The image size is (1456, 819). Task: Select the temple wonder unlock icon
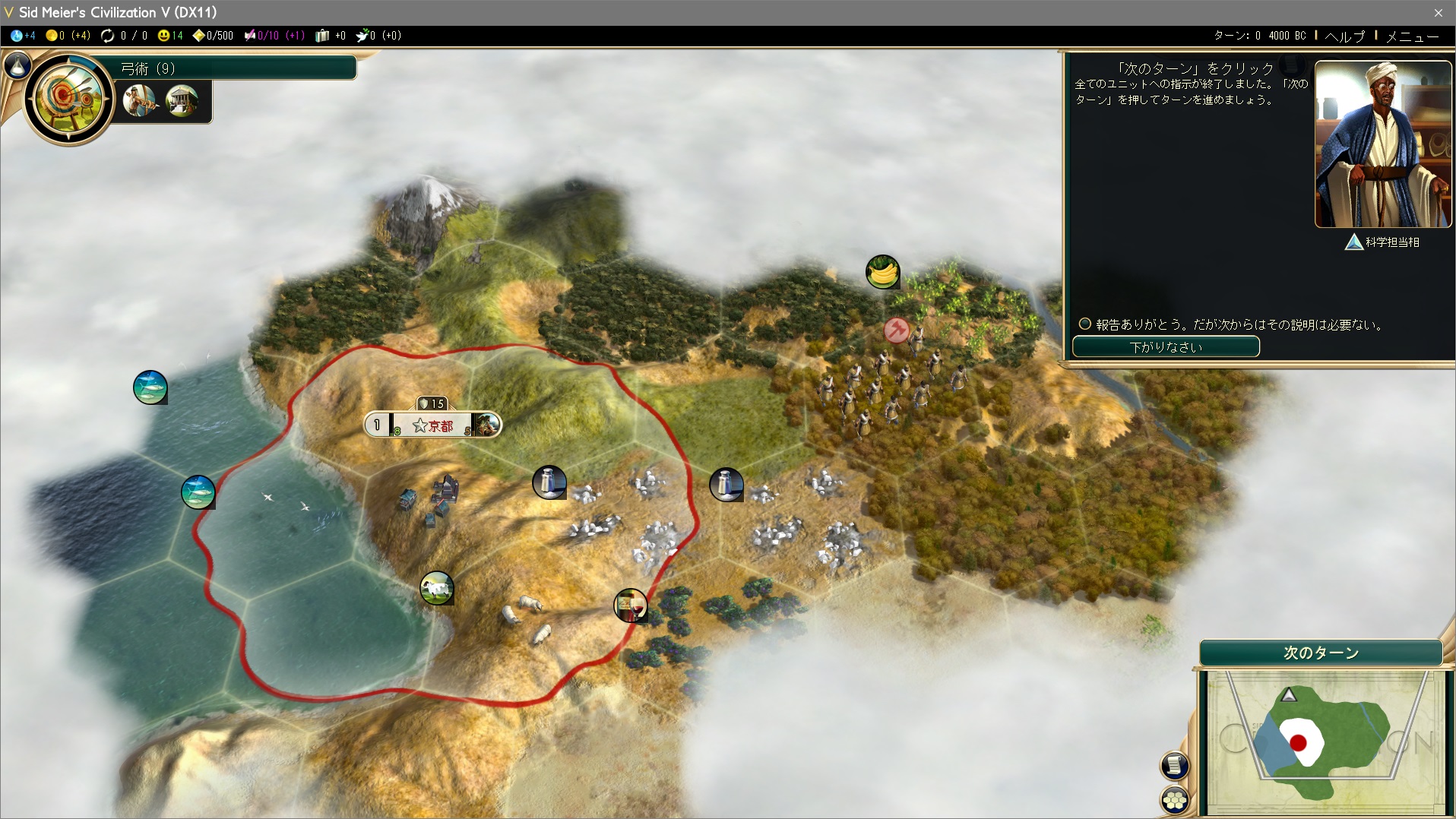point(182,100)
